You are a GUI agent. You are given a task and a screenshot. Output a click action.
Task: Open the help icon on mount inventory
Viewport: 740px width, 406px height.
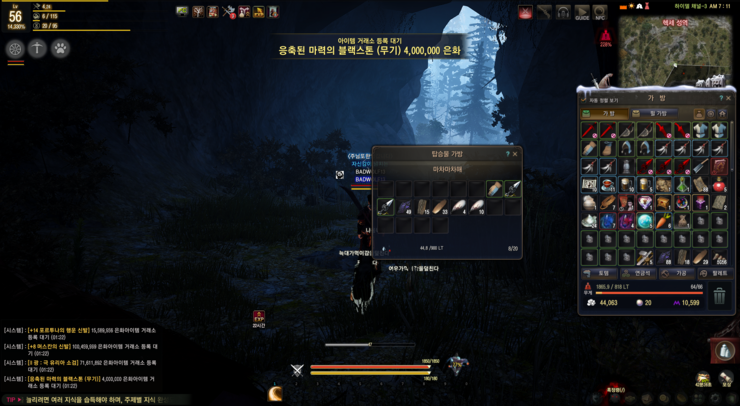(507, 154)
